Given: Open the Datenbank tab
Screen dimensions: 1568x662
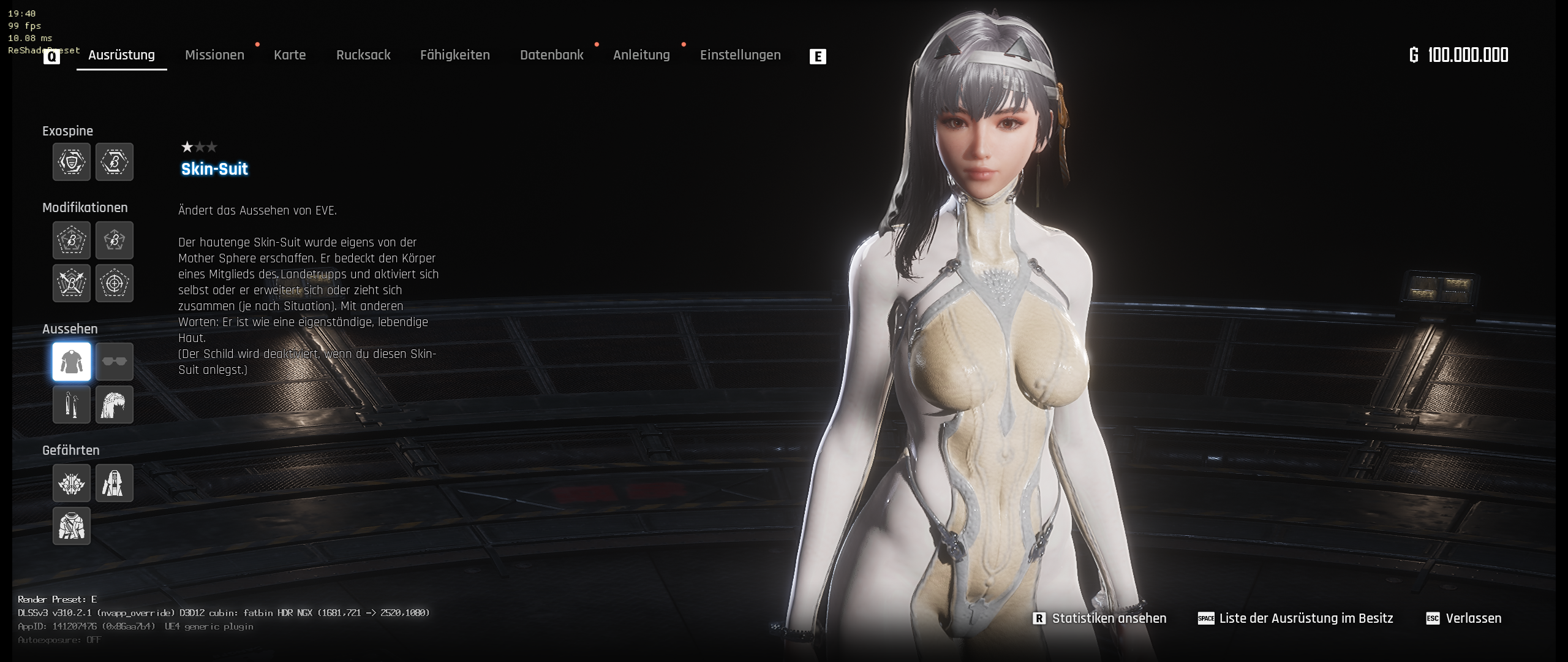Looking at the screenshot, I should [x=551, y=55].
